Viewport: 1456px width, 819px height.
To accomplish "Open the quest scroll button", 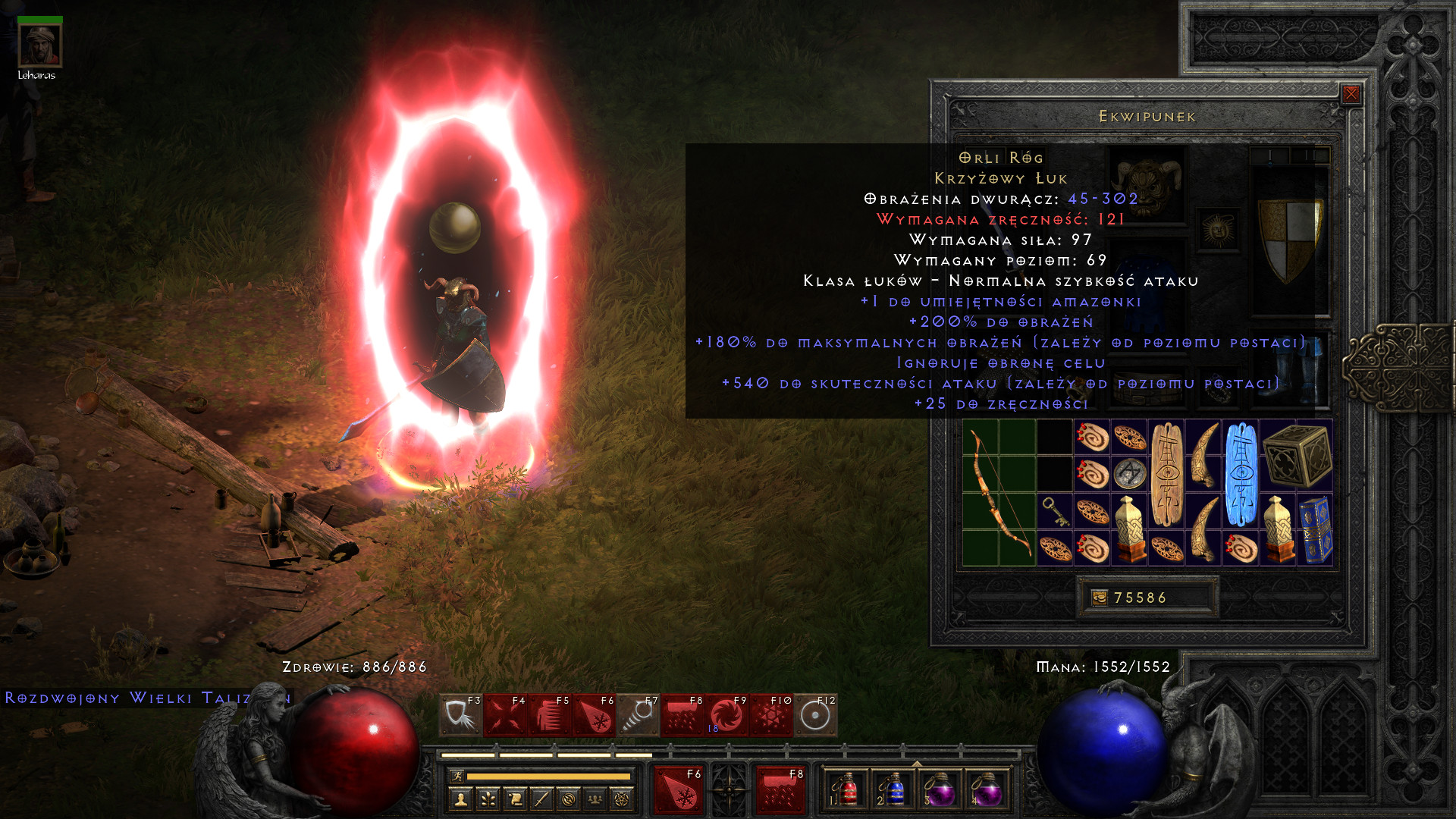I will pos(515,799).
